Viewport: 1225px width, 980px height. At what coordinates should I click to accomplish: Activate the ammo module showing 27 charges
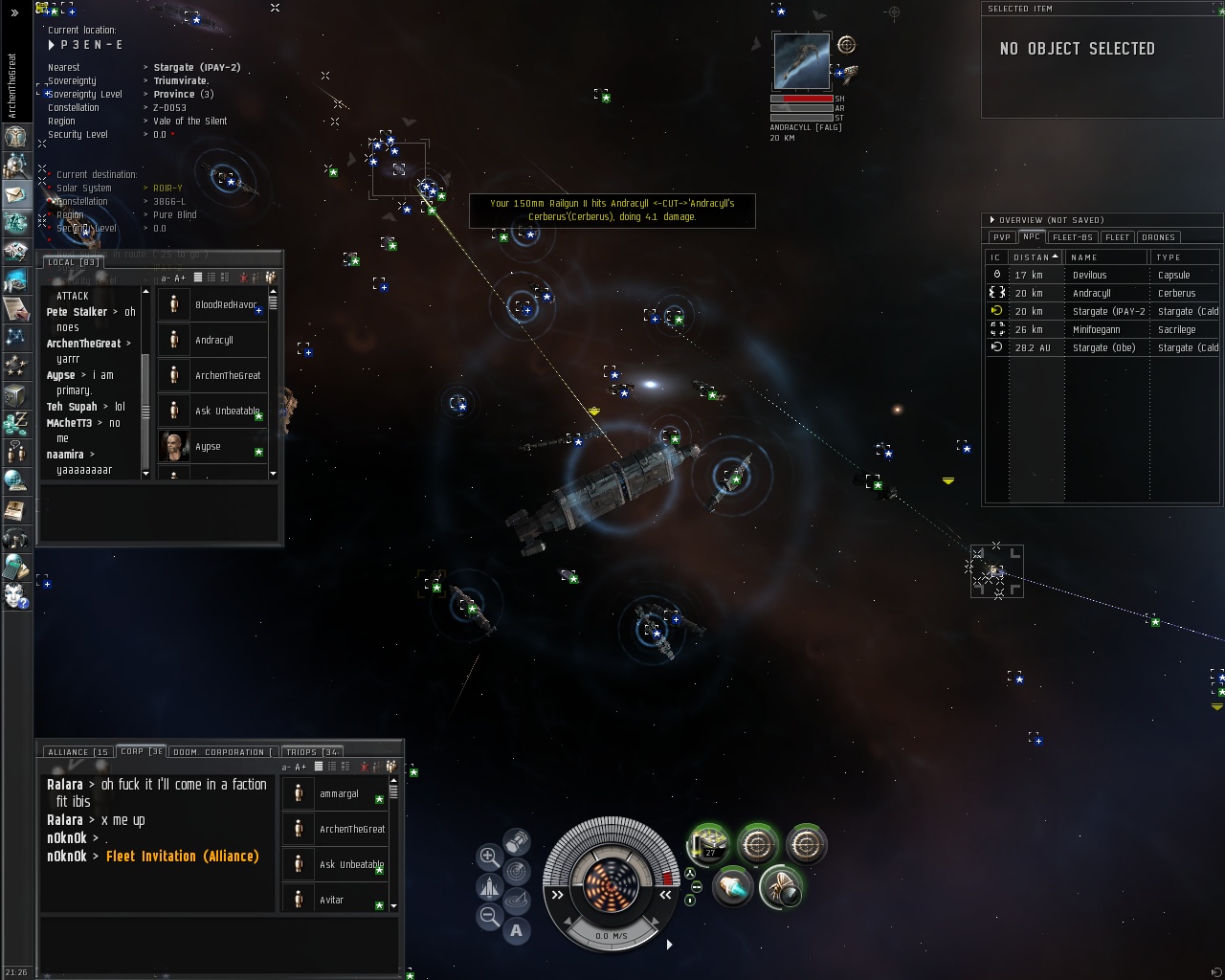[709, 844]
